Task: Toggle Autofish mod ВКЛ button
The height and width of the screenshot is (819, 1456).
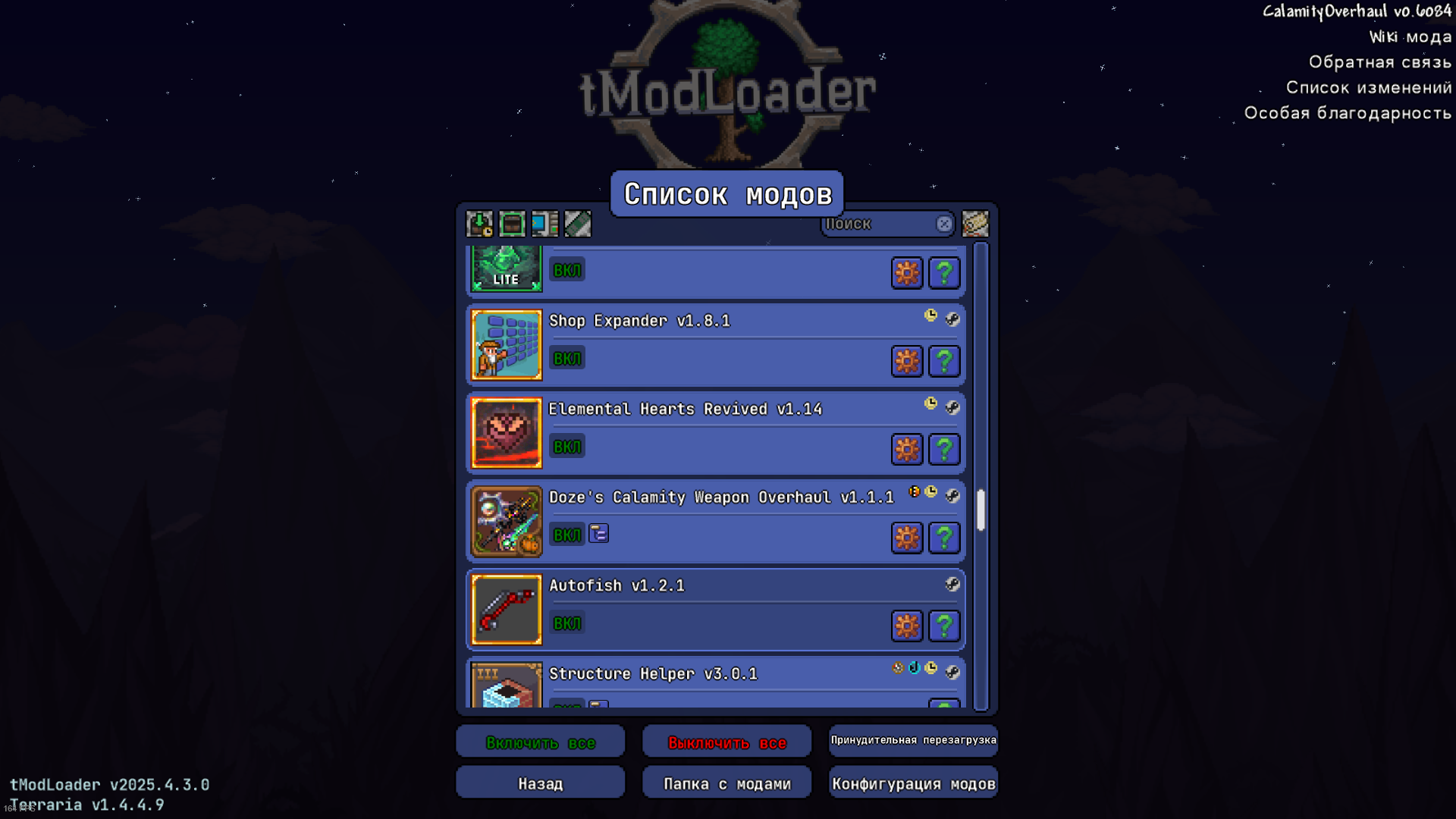Action: pyautogui.click(x=566, y=623)
